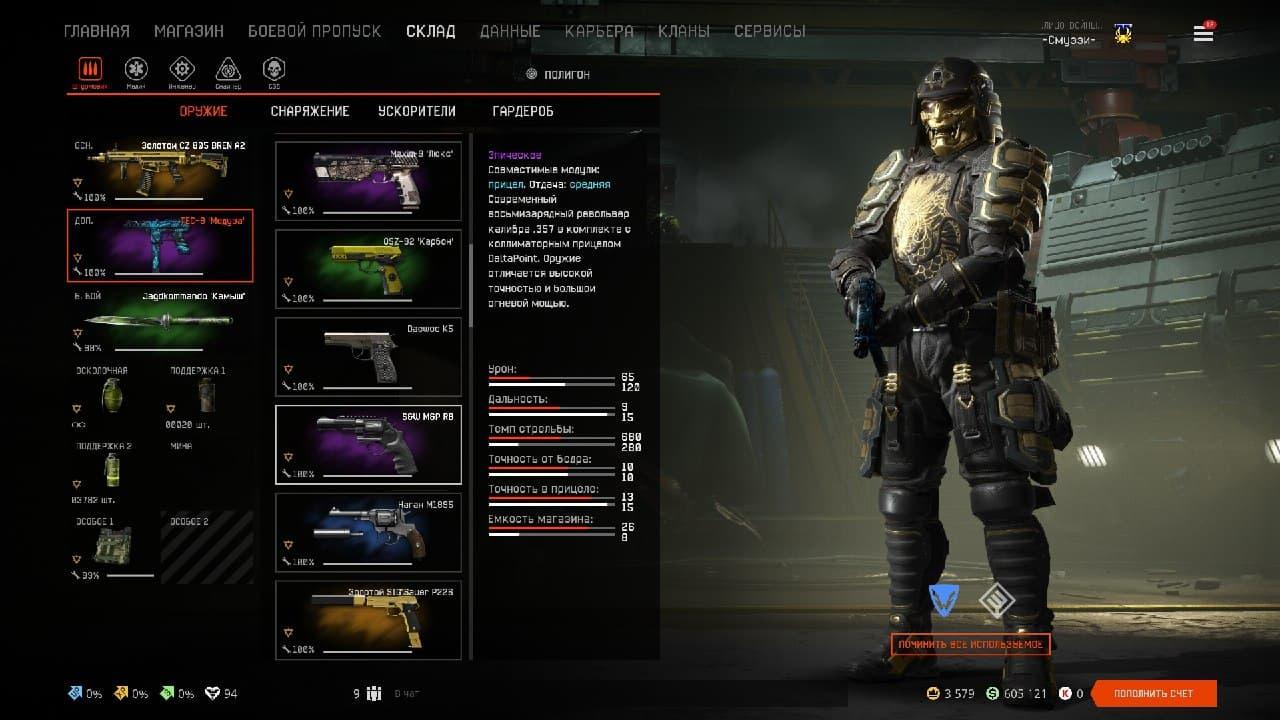Image resolution: width=1280 pixels, height=720 pixels.
Task: Select the Jagdkommando knife melee slot
Action: 160,321
